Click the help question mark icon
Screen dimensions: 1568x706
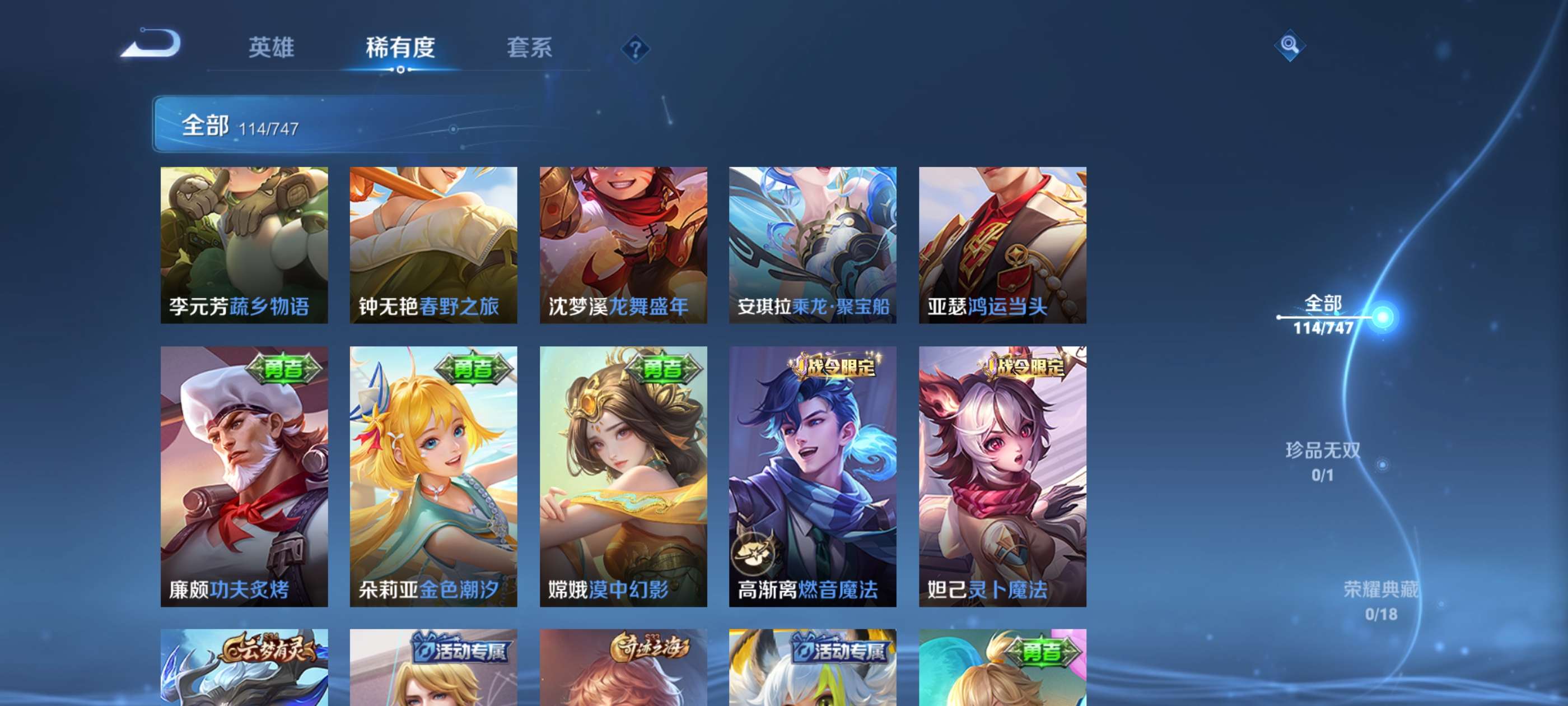tap(636, 50)
